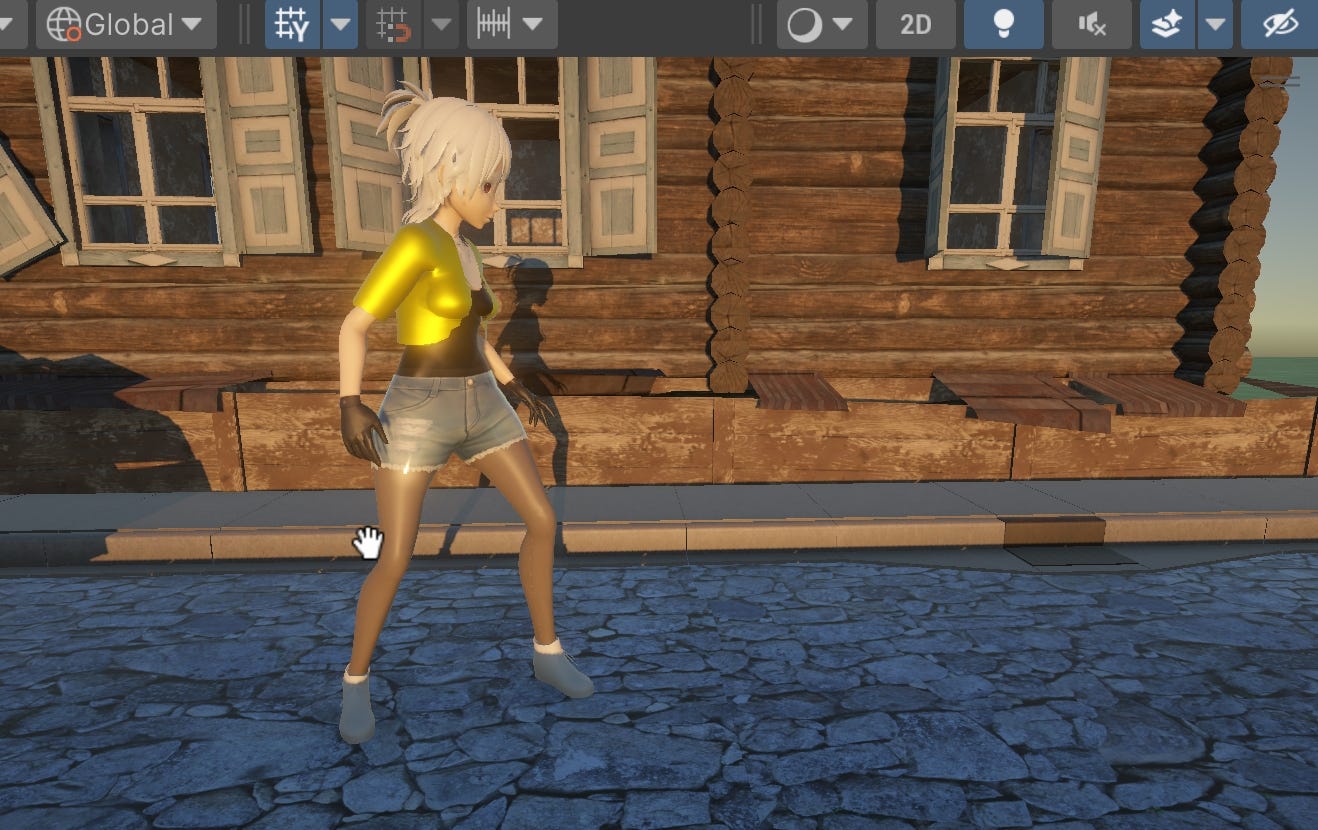This screenshot has width=1318, height=830.
Task: Click the globe icon on the orientation button
Action: pyautogui.click(x=64, y=24)
